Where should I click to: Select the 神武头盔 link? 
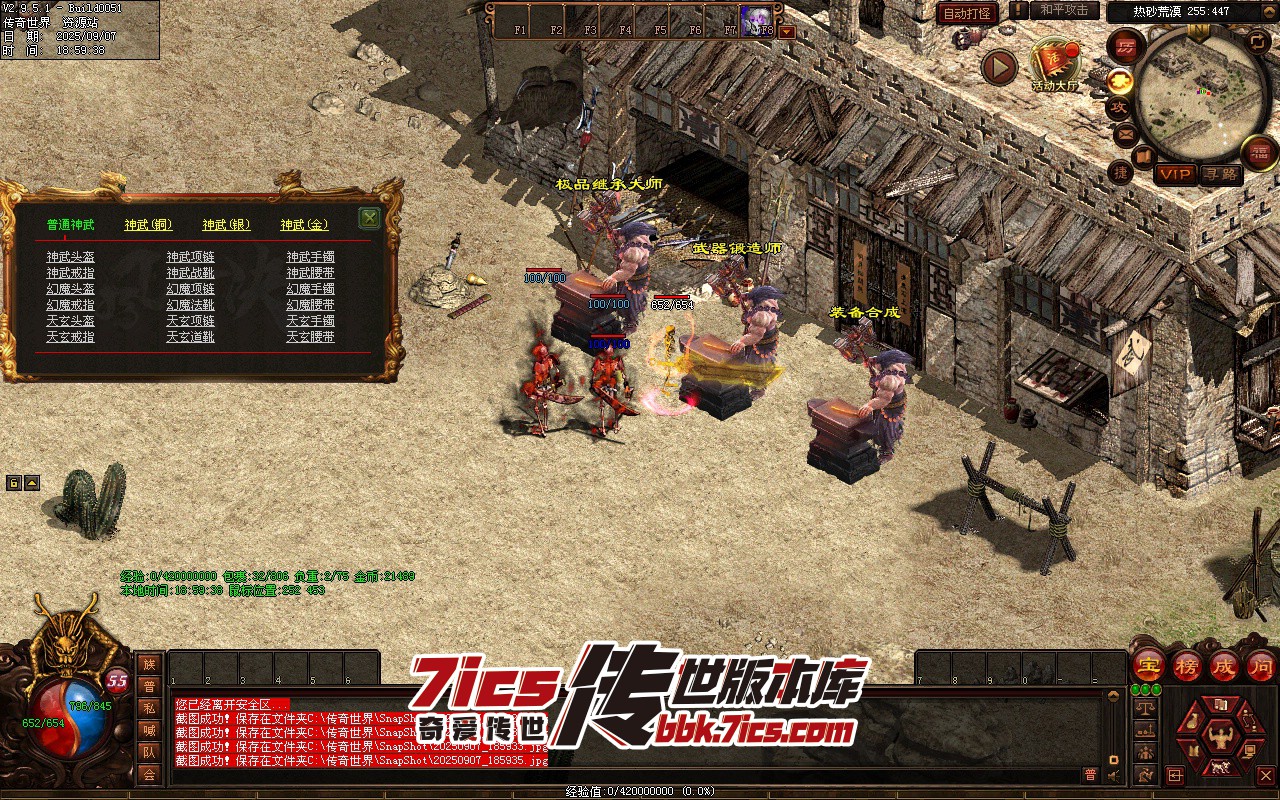70,257
